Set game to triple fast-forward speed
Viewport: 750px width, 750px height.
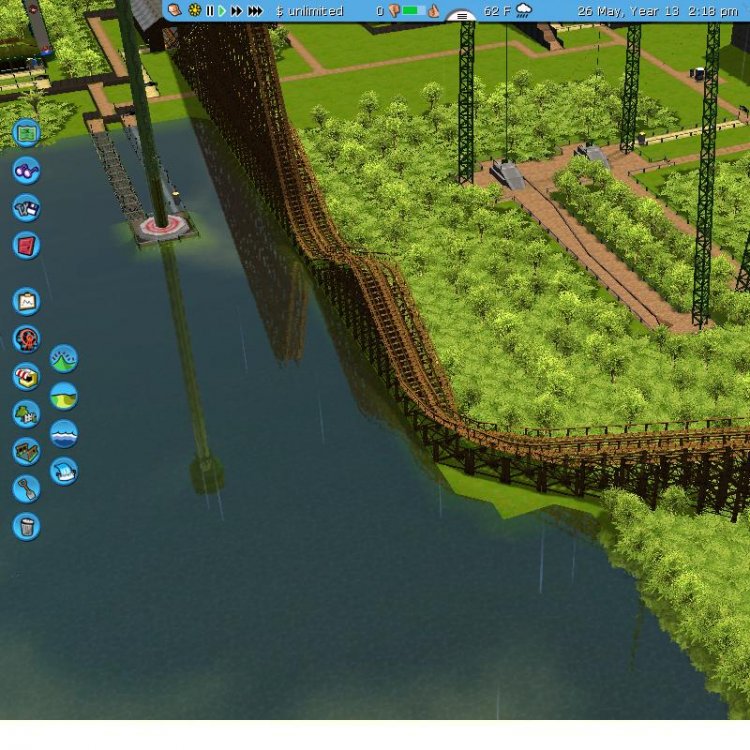click(255, 11)
